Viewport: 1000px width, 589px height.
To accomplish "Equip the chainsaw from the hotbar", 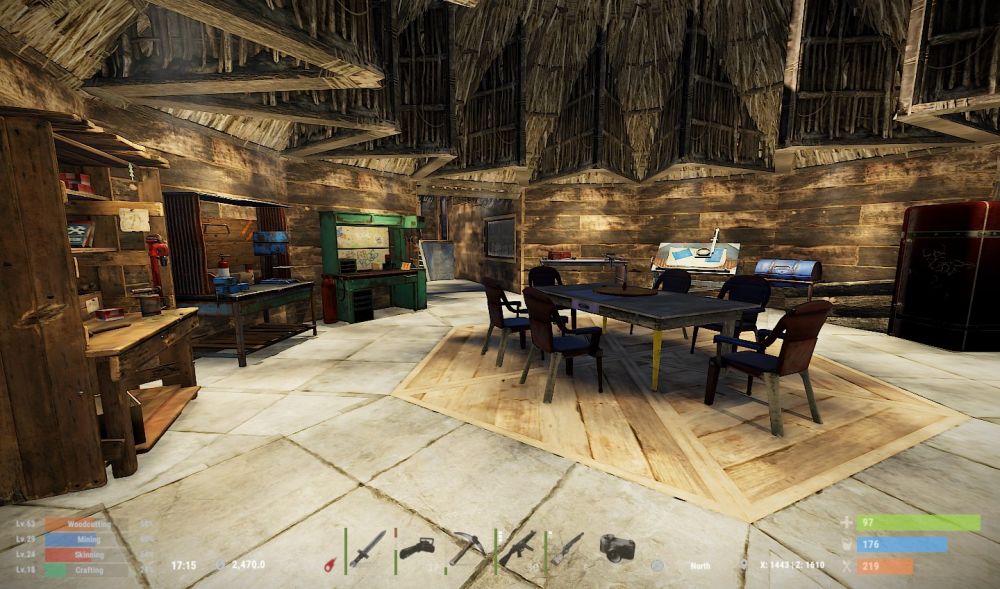I will 416,549.
